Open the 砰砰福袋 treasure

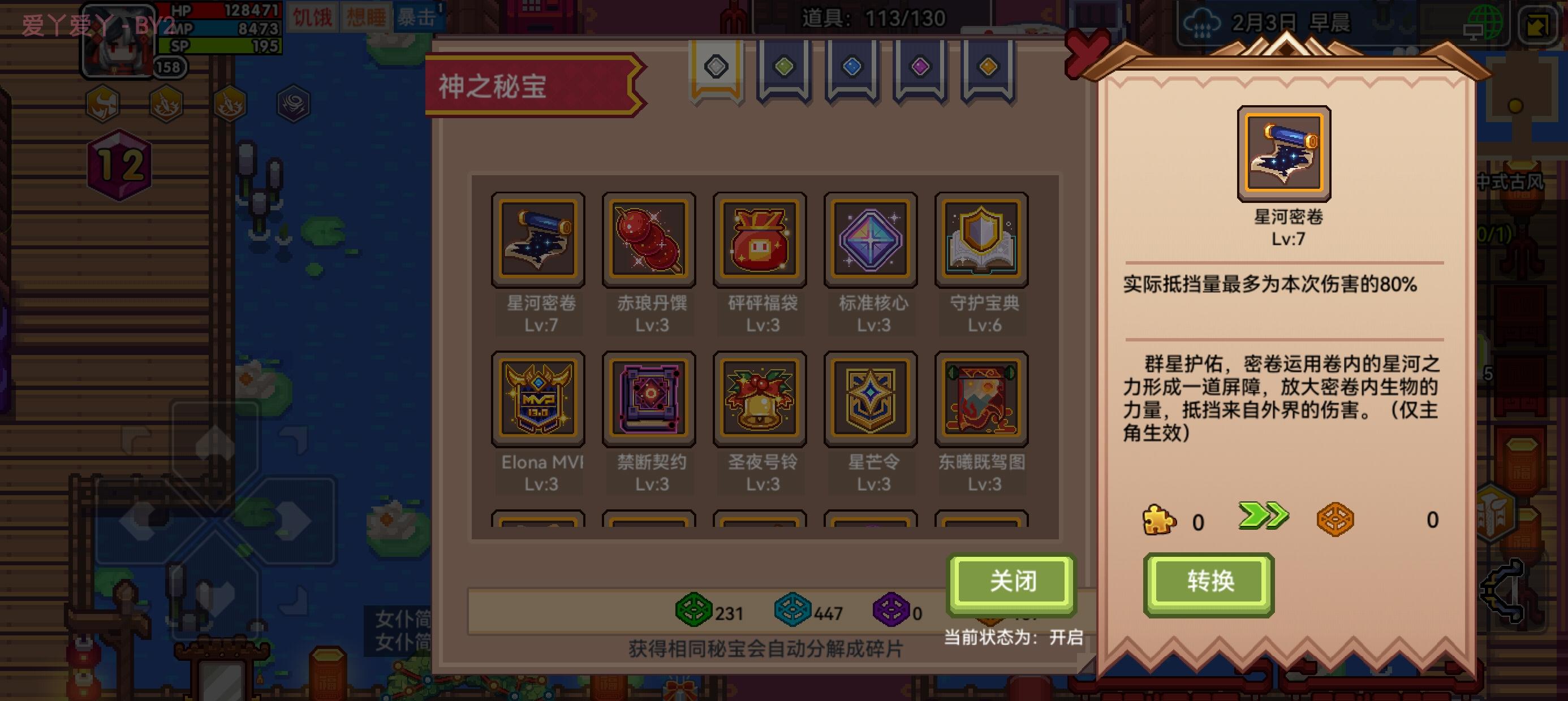pos(760,239)
